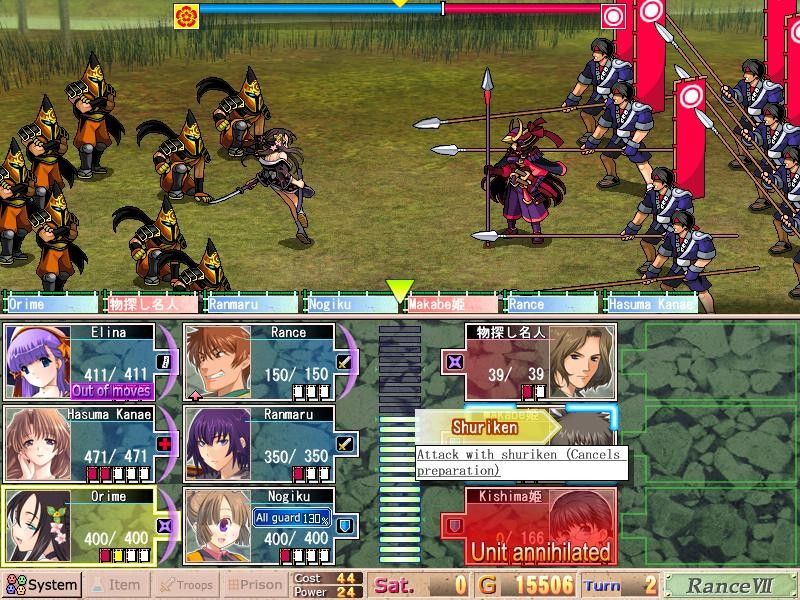Select Ranmaru's unit card
Screen dimensions: 800x600
coord(270,443)
